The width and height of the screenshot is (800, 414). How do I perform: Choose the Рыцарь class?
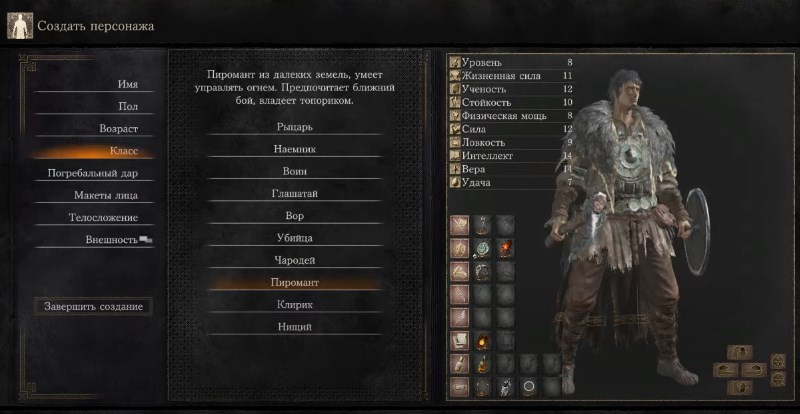(x=294, y=127)
